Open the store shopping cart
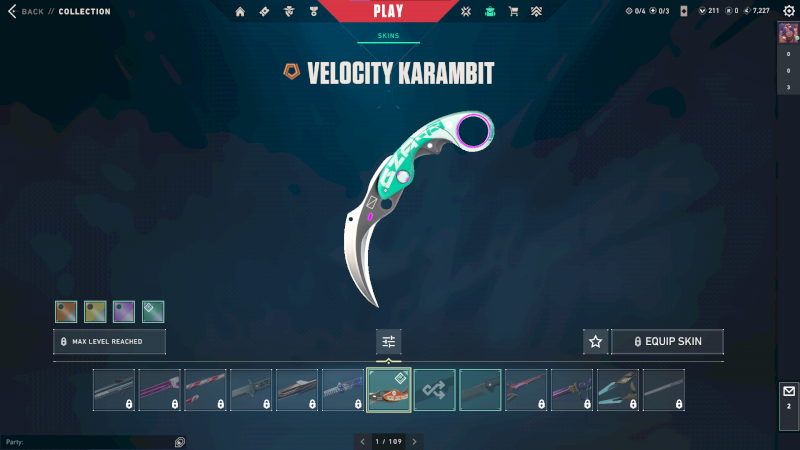 click(x=514, y=12)
